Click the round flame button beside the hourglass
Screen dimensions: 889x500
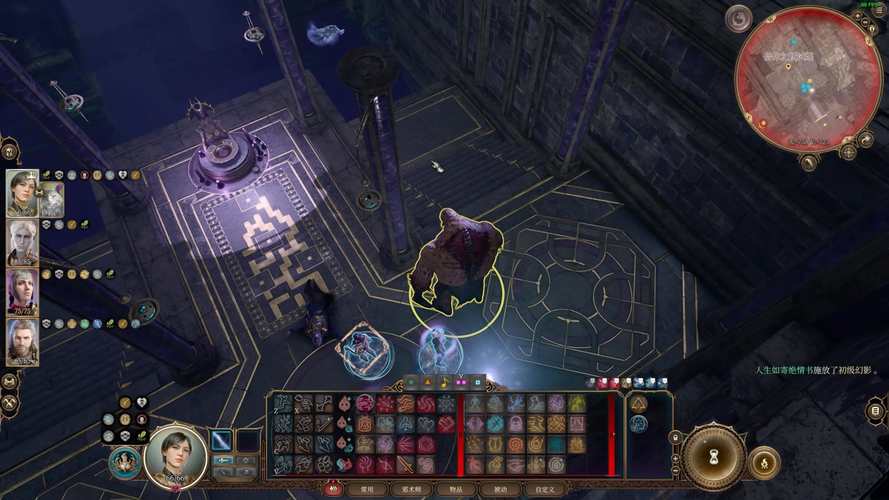click(764, 462)
